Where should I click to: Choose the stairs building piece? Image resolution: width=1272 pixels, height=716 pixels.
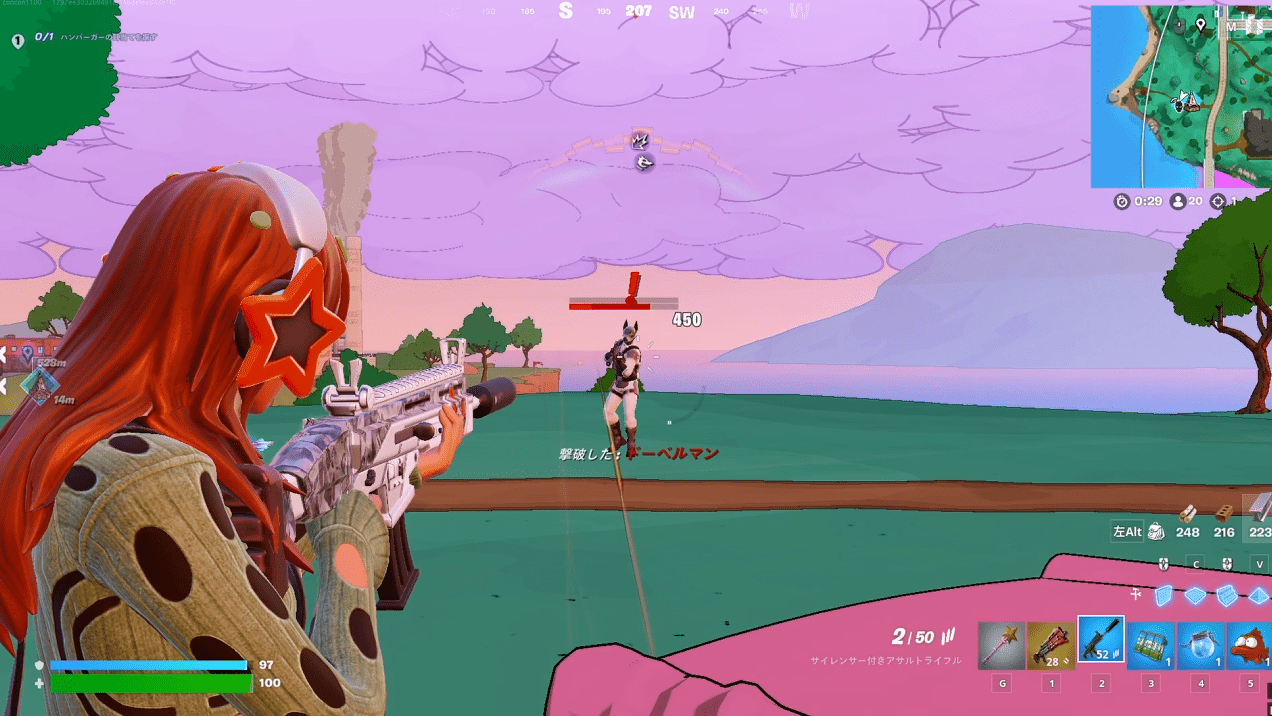(x=1227, y=596)
